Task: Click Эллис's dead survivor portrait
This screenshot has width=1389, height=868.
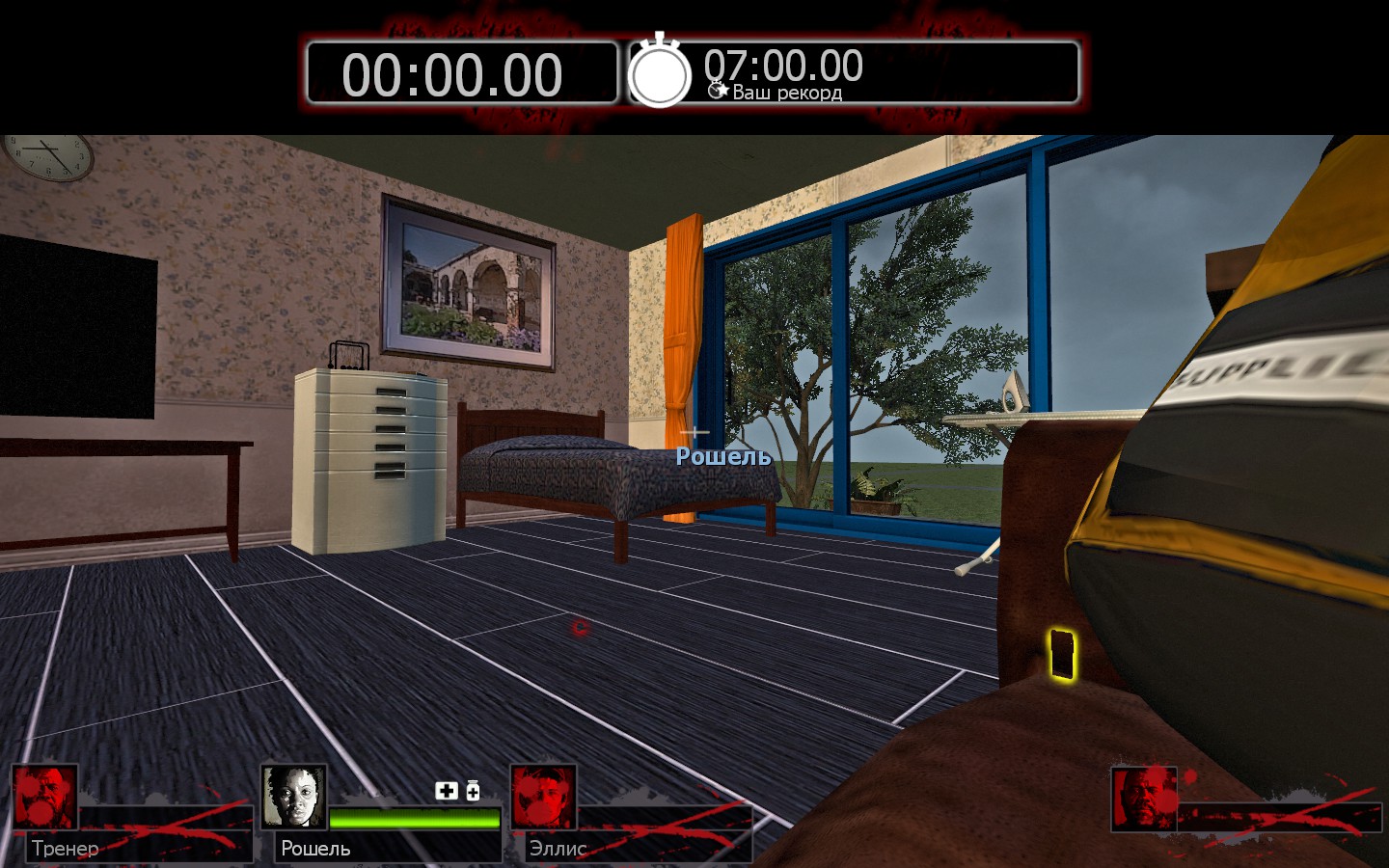Action: [543, 798]
